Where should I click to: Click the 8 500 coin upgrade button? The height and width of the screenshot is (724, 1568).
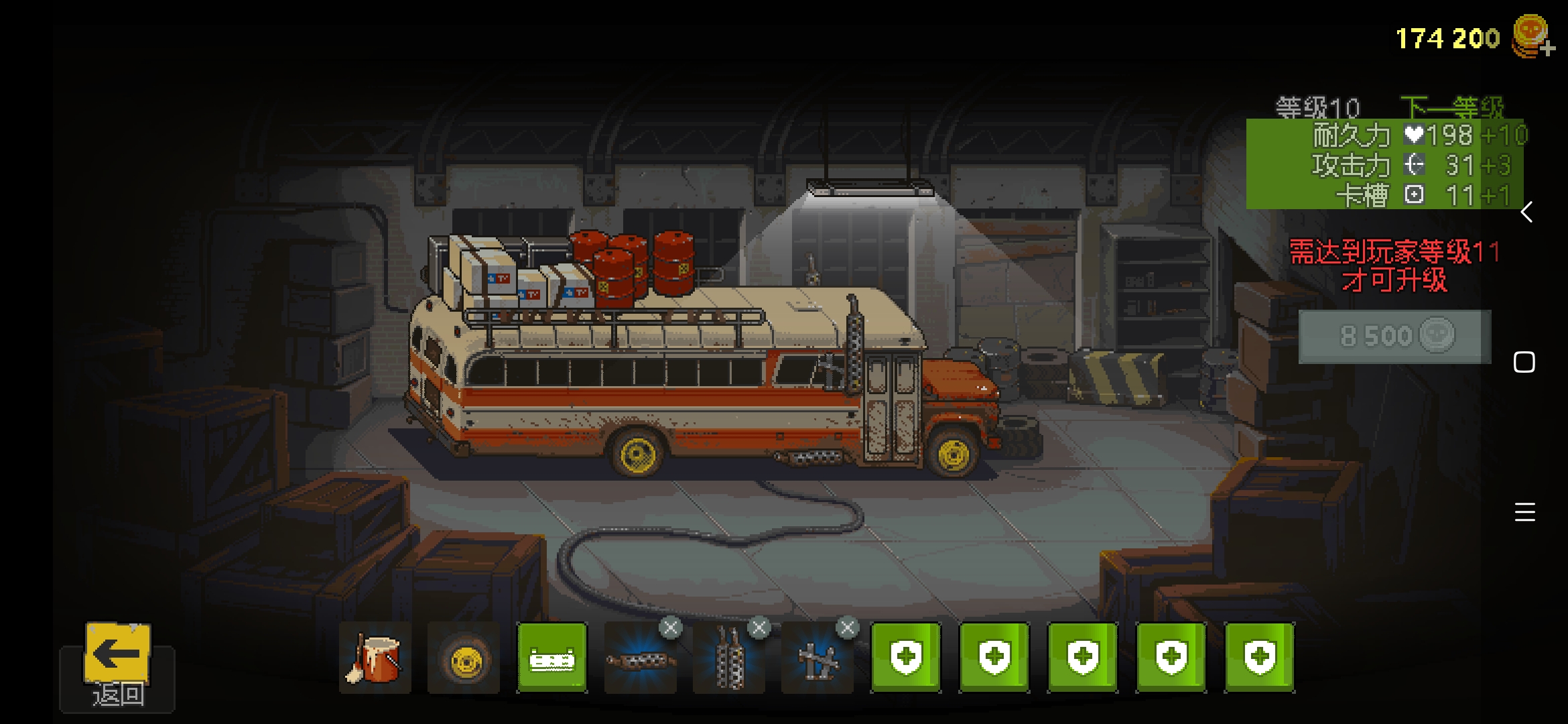click(x=1395, y=336)
